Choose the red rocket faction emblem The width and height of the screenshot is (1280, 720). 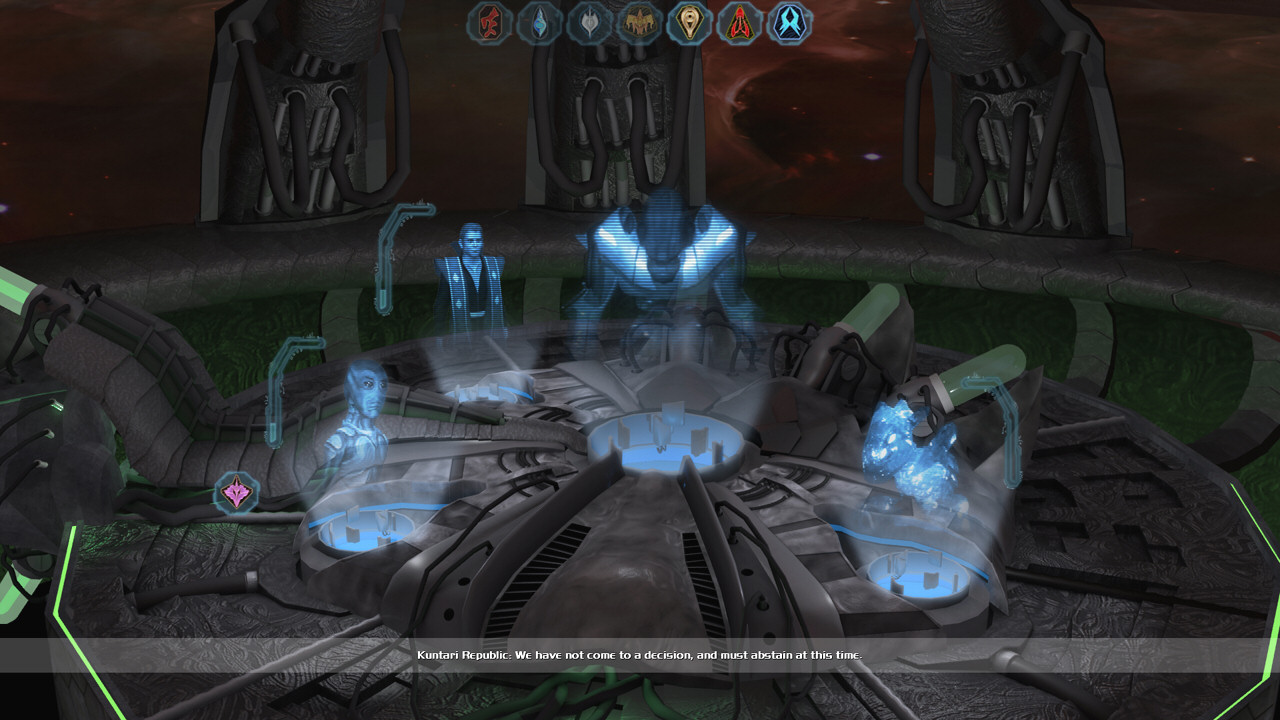[x=739, y=22]
